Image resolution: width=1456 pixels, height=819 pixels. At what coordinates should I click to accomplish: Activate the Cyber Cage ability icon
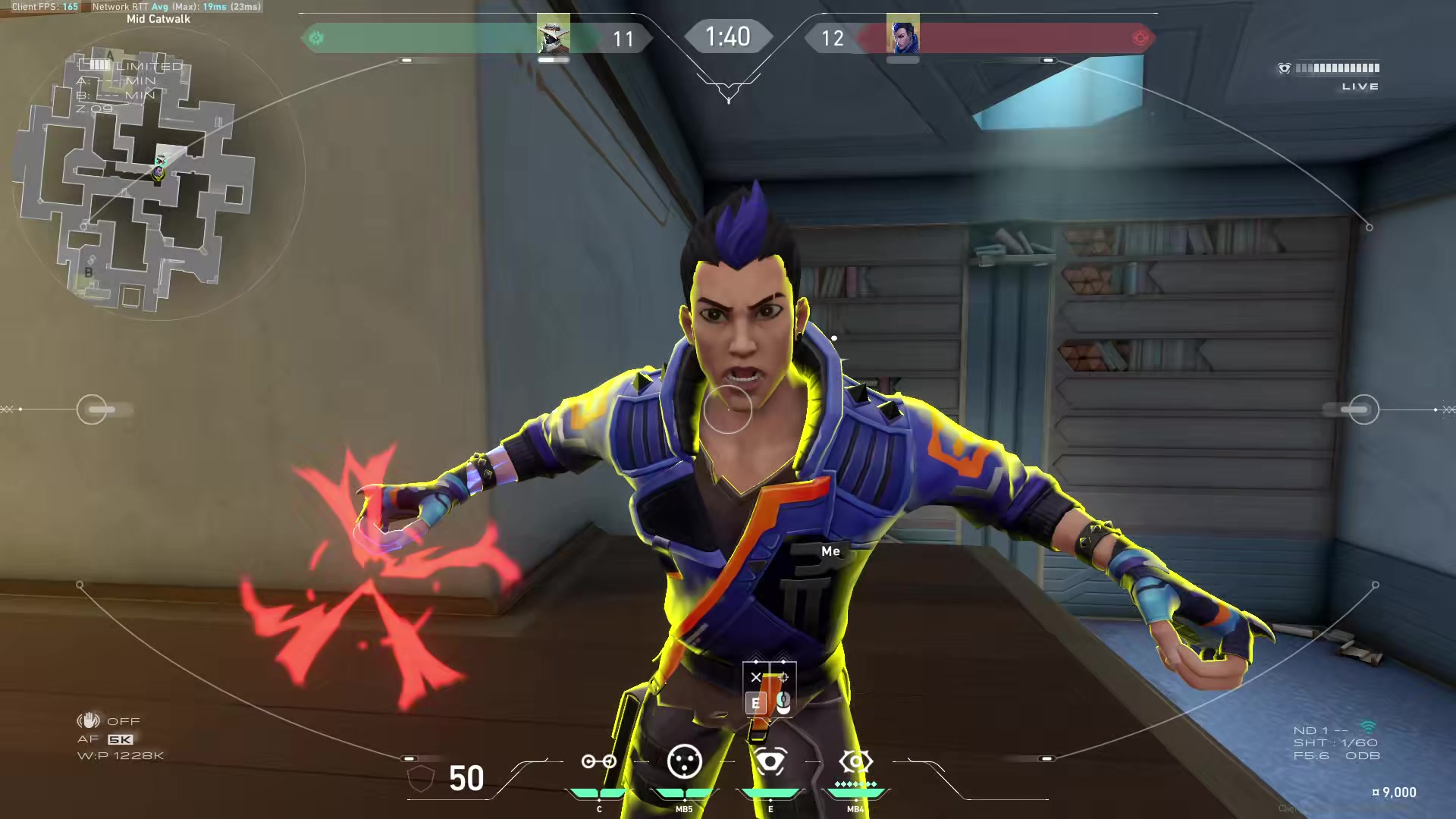[684, 761]
